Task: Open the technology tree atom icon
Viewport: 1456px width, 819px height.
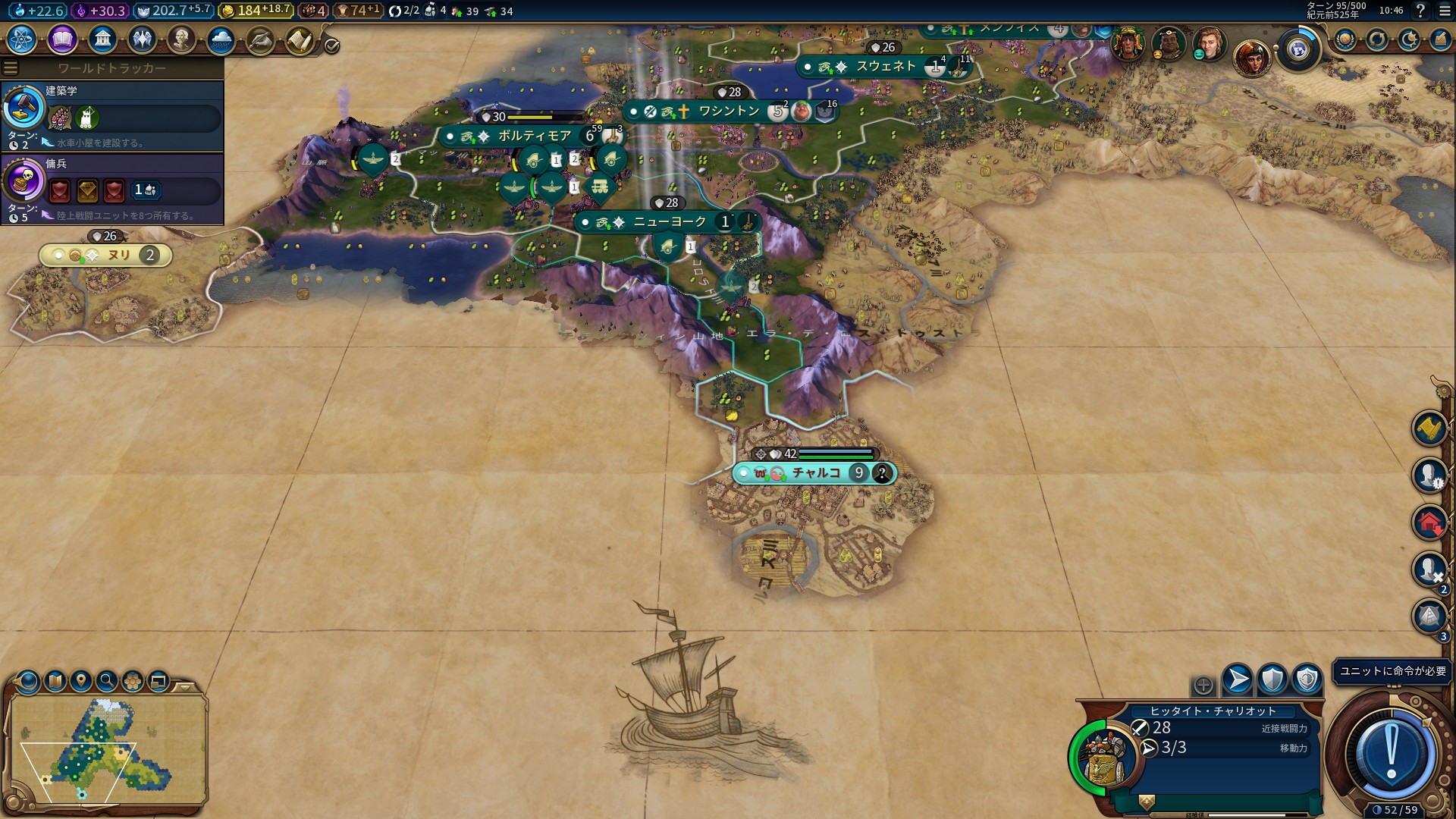Action: pos(22,39)
